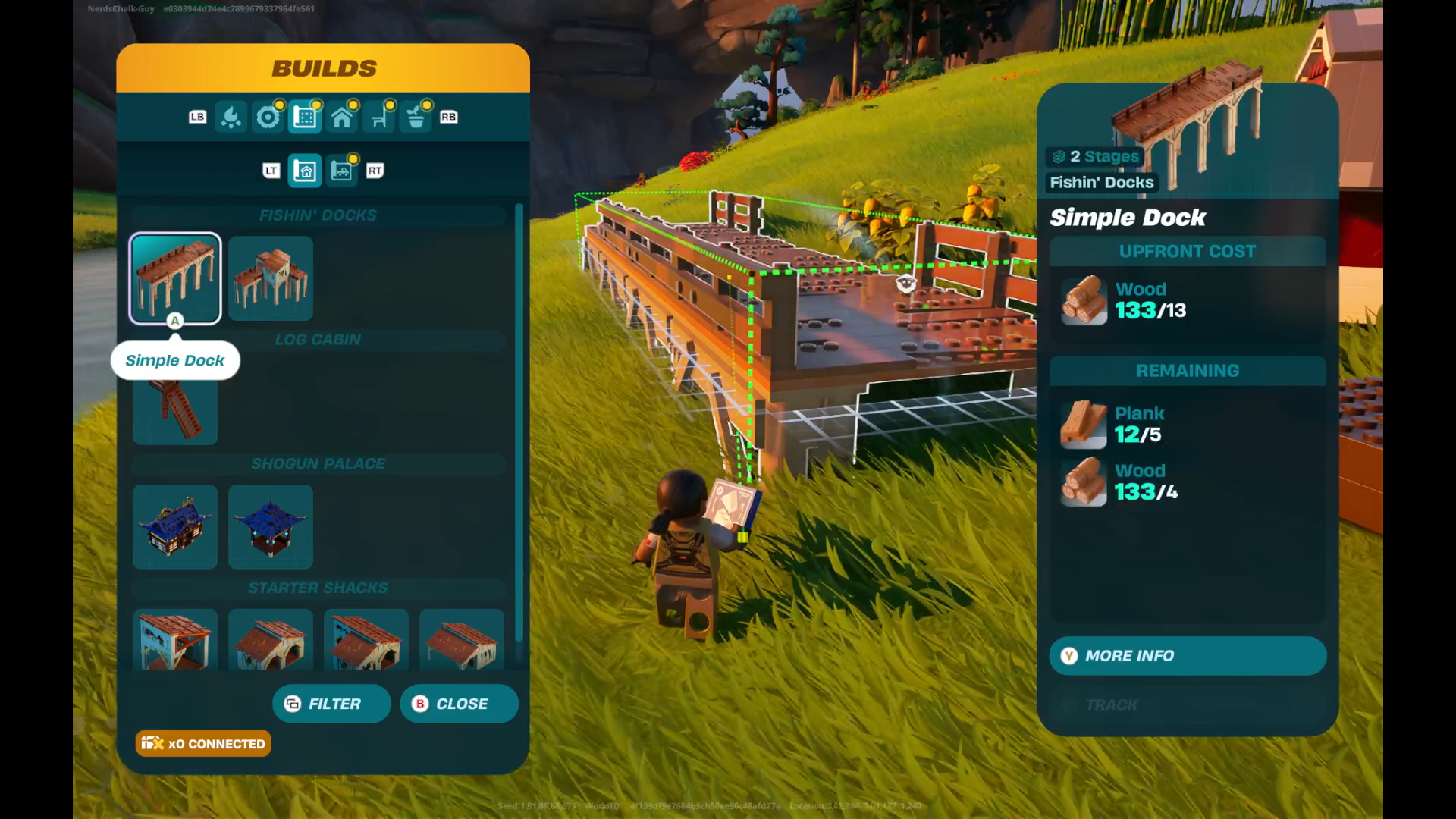Click the builds list scrollbar
This screenshot has width=1456, height=819.
[519, 425]
